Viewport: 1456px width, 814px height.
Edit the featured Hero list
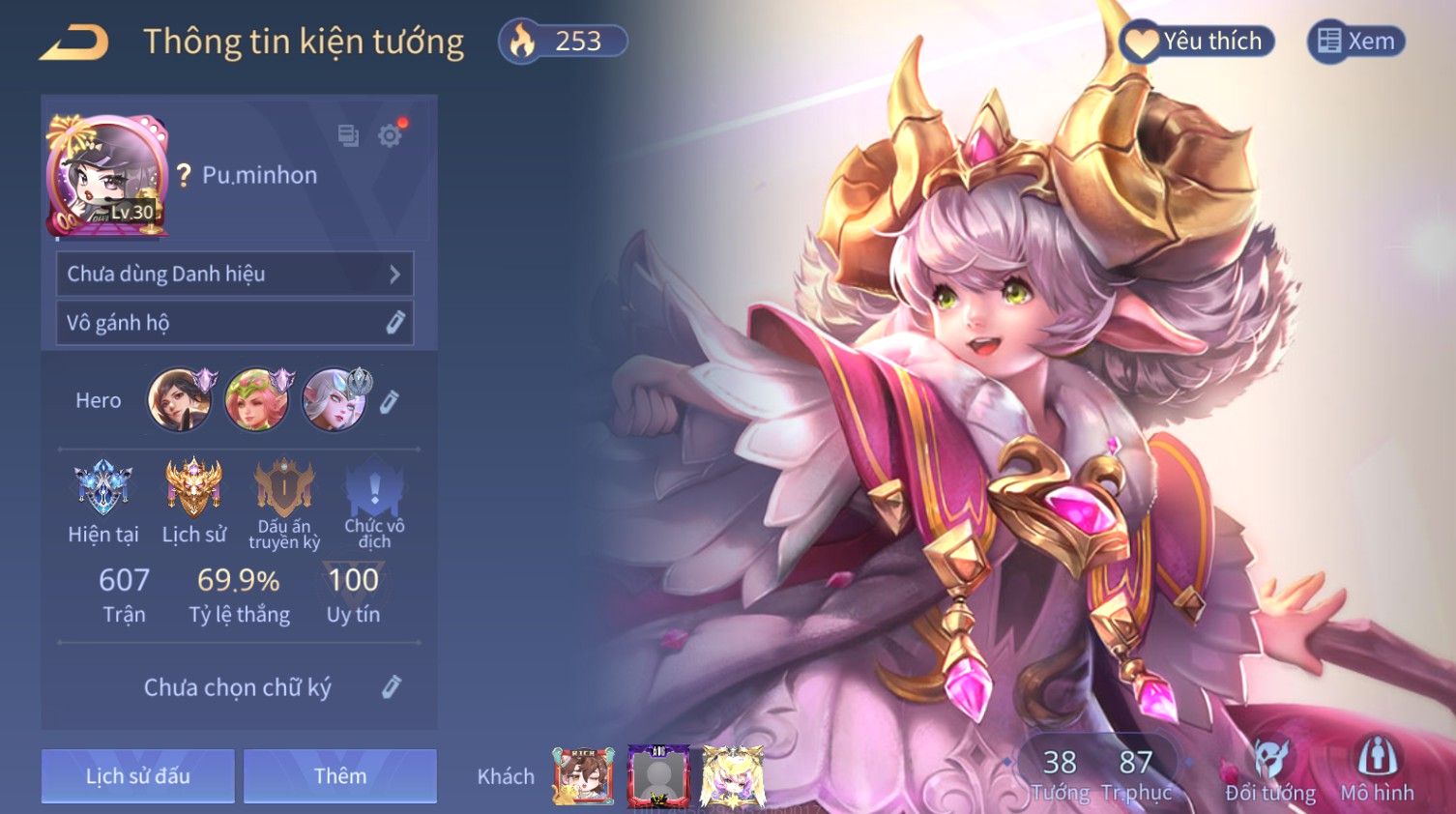coord(389,401)
